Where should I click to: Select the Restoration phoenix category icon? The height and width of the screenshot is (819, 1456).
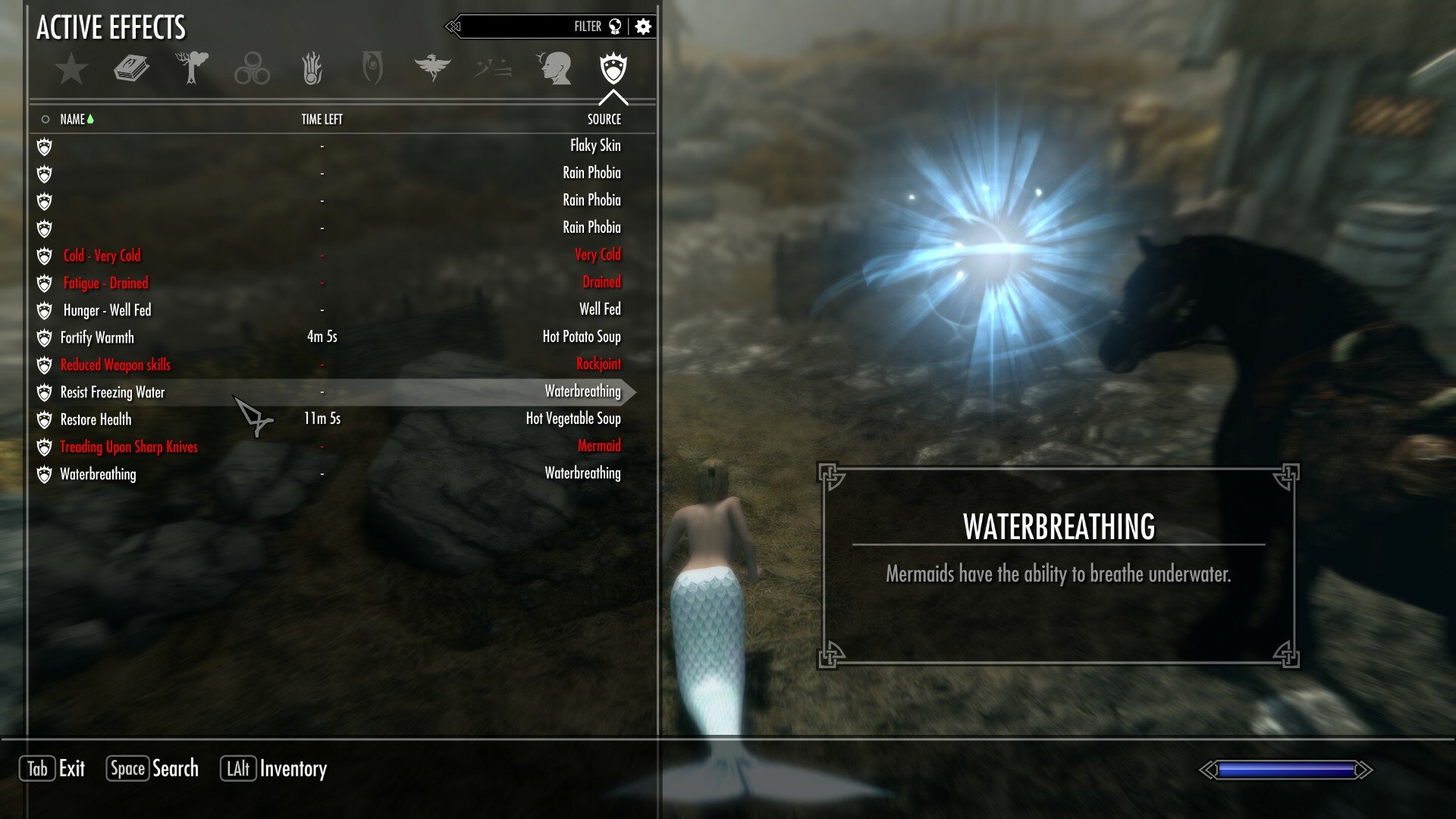(432, 68)
